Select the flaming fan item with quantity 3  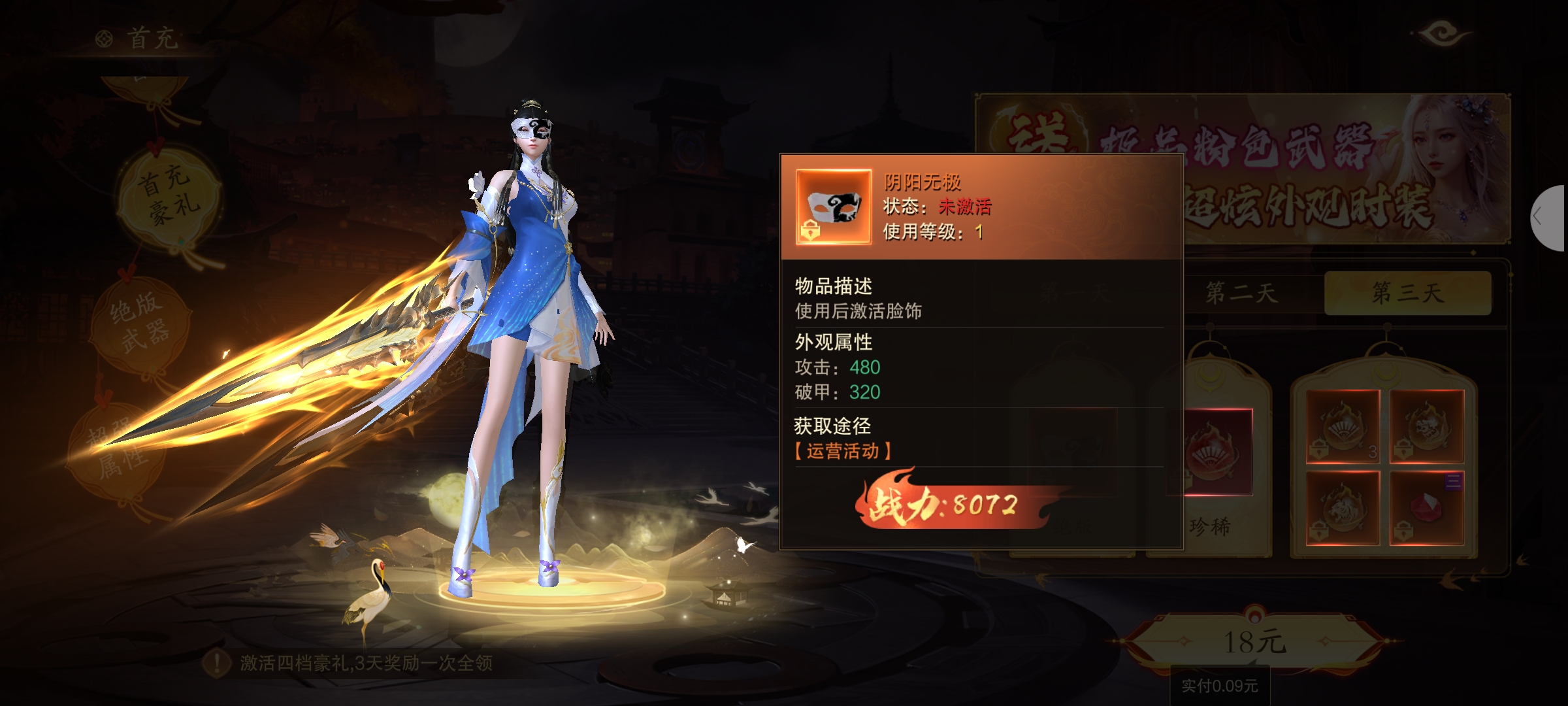coord(1343,426)
